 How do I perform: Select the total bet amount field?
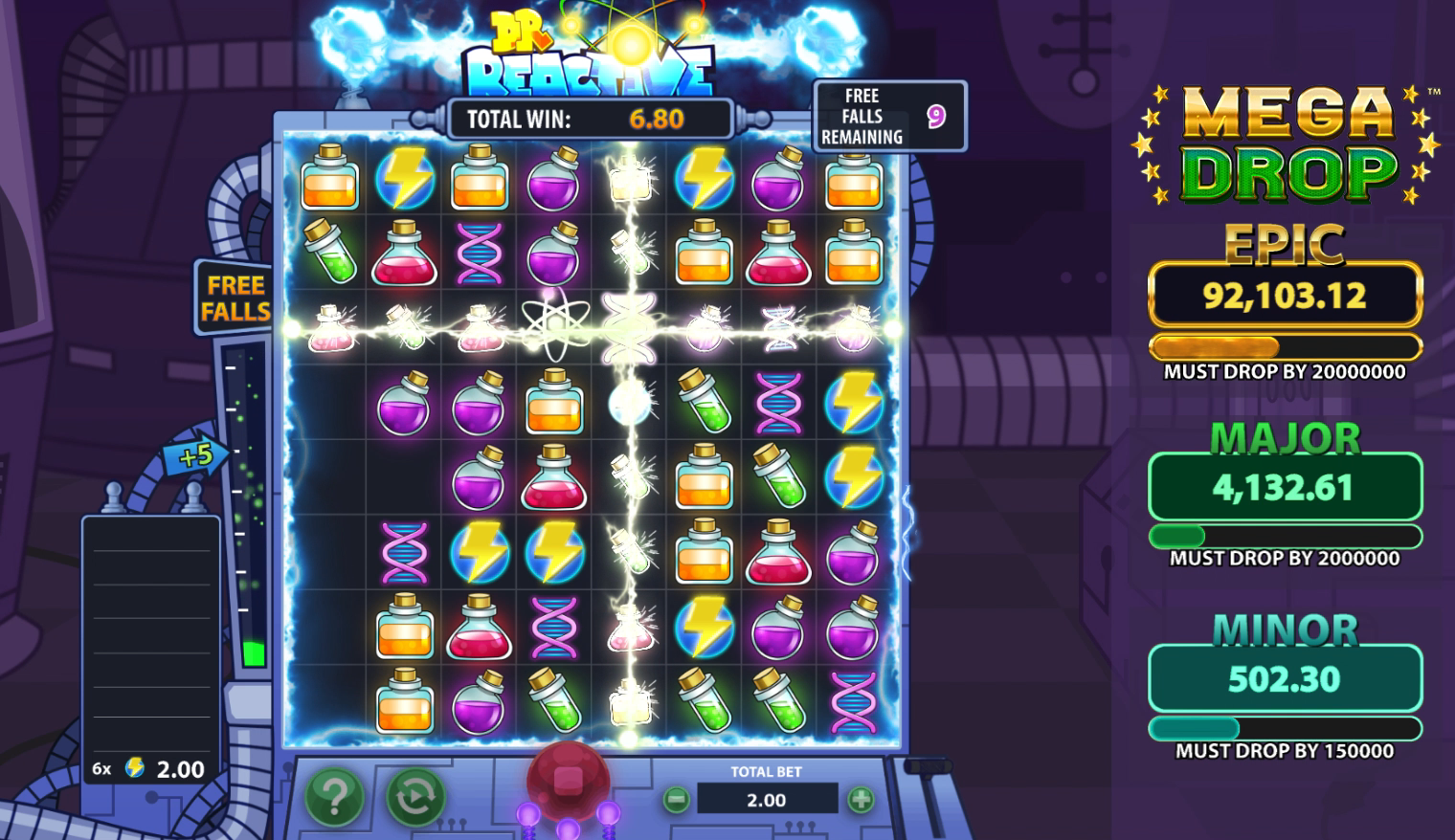pyautogui.click(x=767, y=799)
